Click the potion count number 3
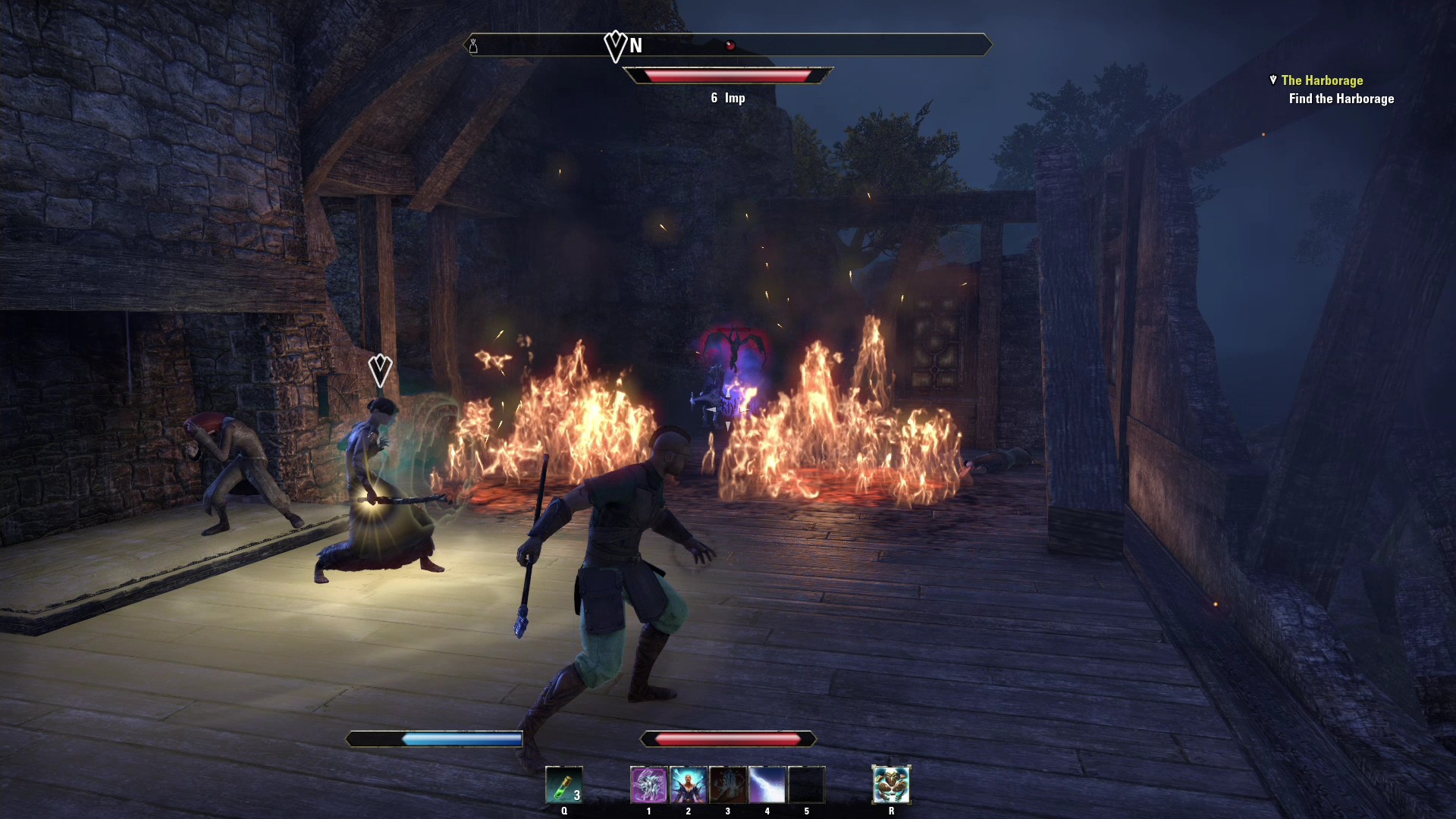The height and width of the screenshot is (819, 1456). pos(576,796)
